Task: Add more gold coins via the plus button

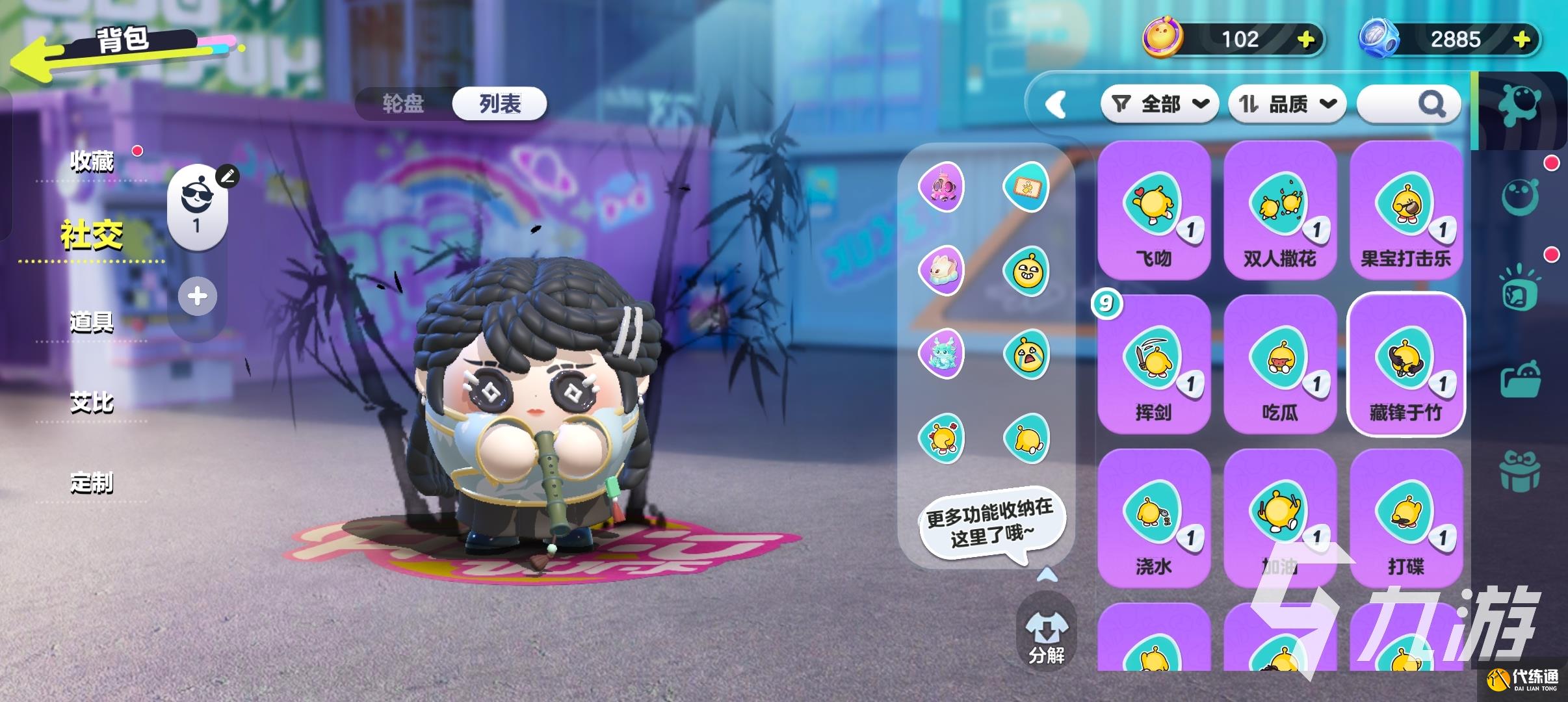Action: coord(1305,39)
